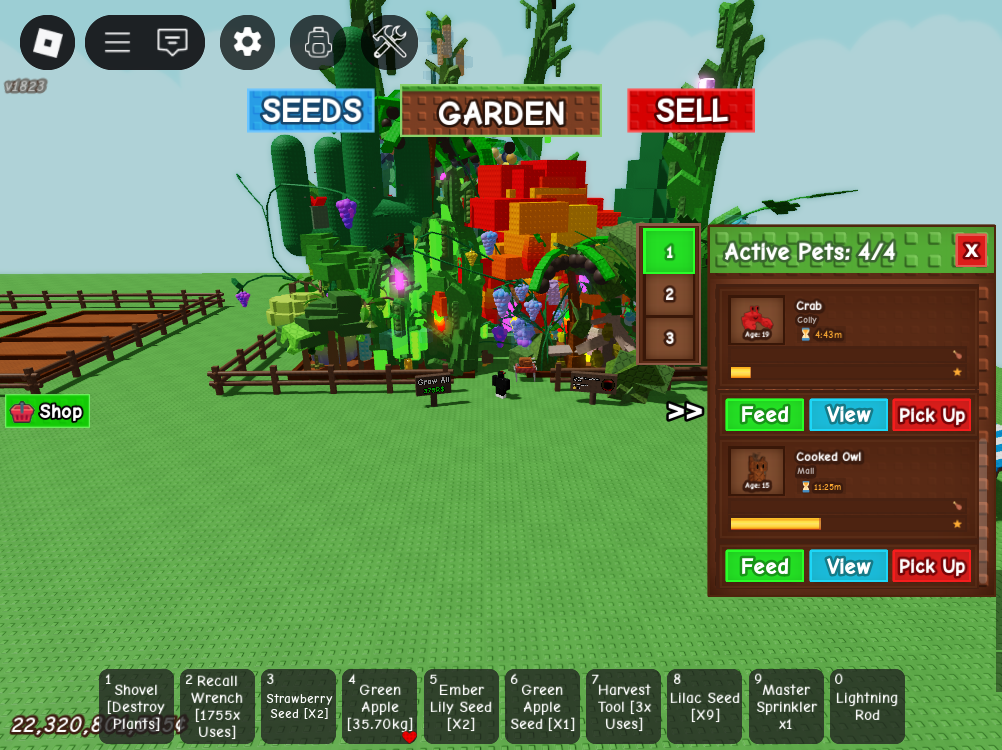Feed the Crab pet
The width and height of the screenshot is (1002, 750).
tap(764, 415)
